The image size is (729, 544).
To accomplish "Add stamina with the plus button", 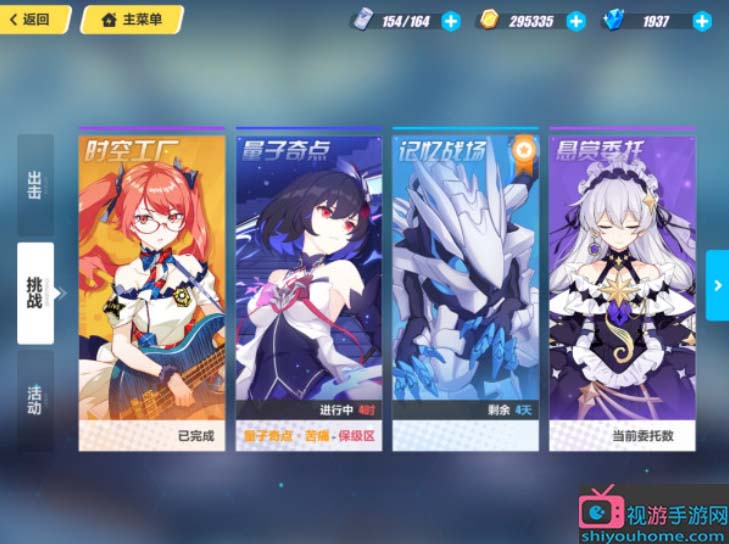I will point(451,21).
